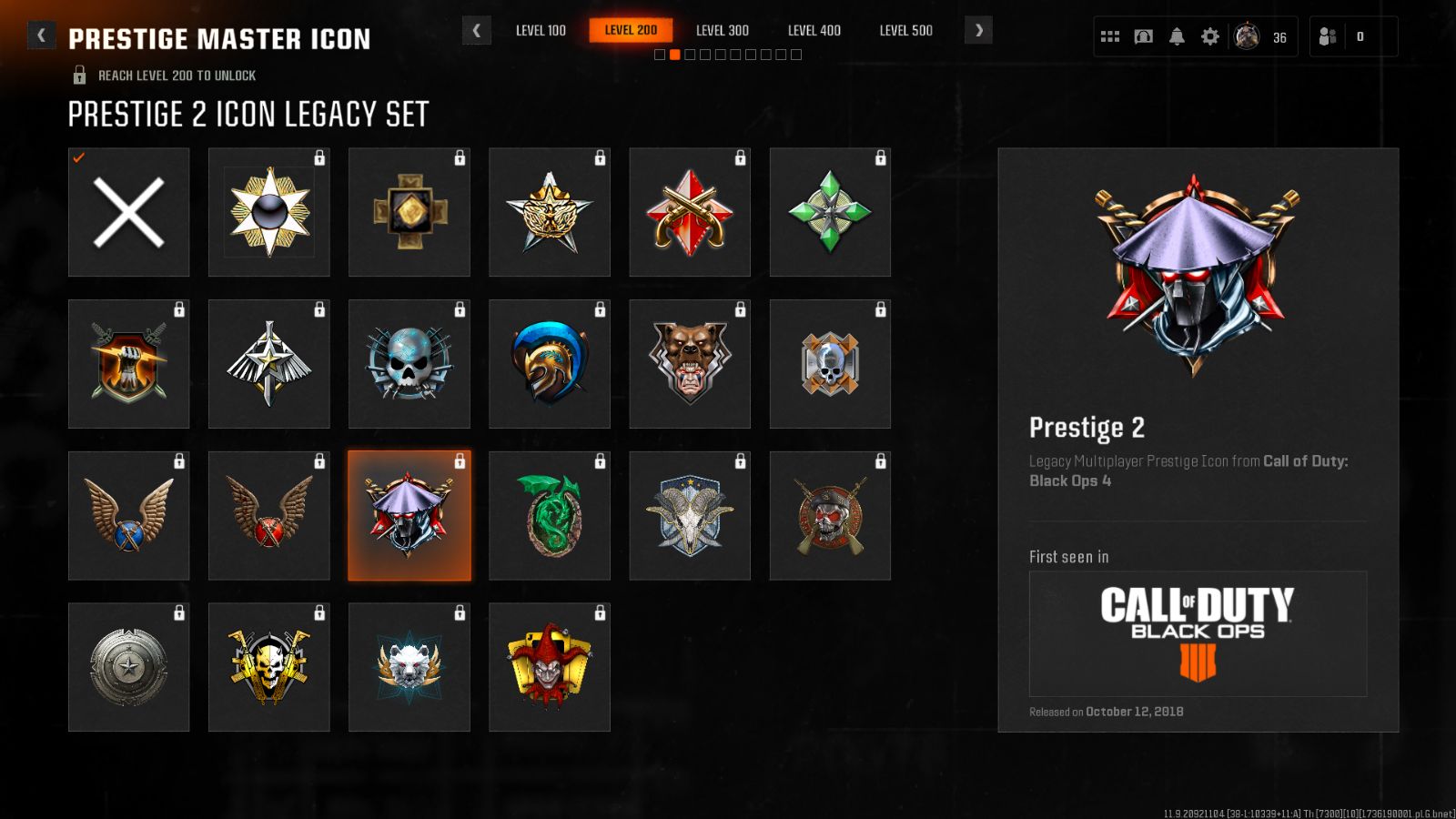Click the left chevron before LEVEL 100

pos(477,30)
